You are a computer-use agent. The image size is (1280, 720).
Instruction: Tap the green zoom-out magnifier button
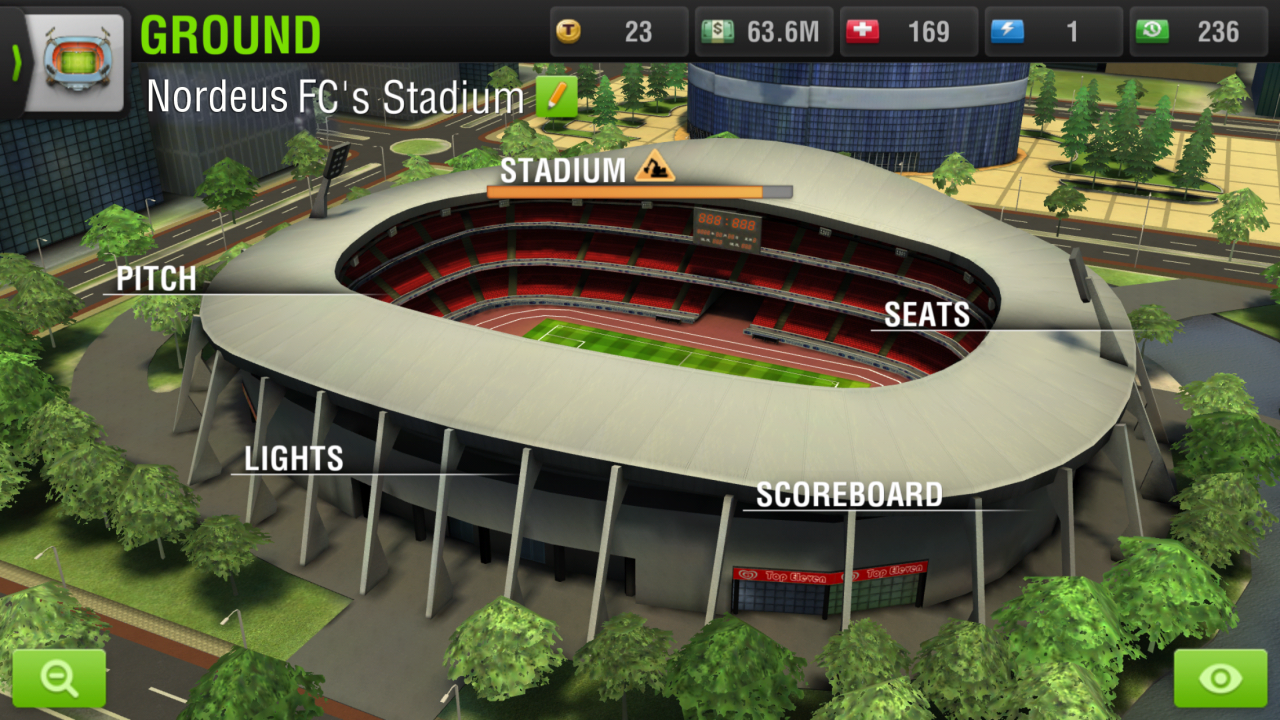pyautogui.click(x=59, y=678)
